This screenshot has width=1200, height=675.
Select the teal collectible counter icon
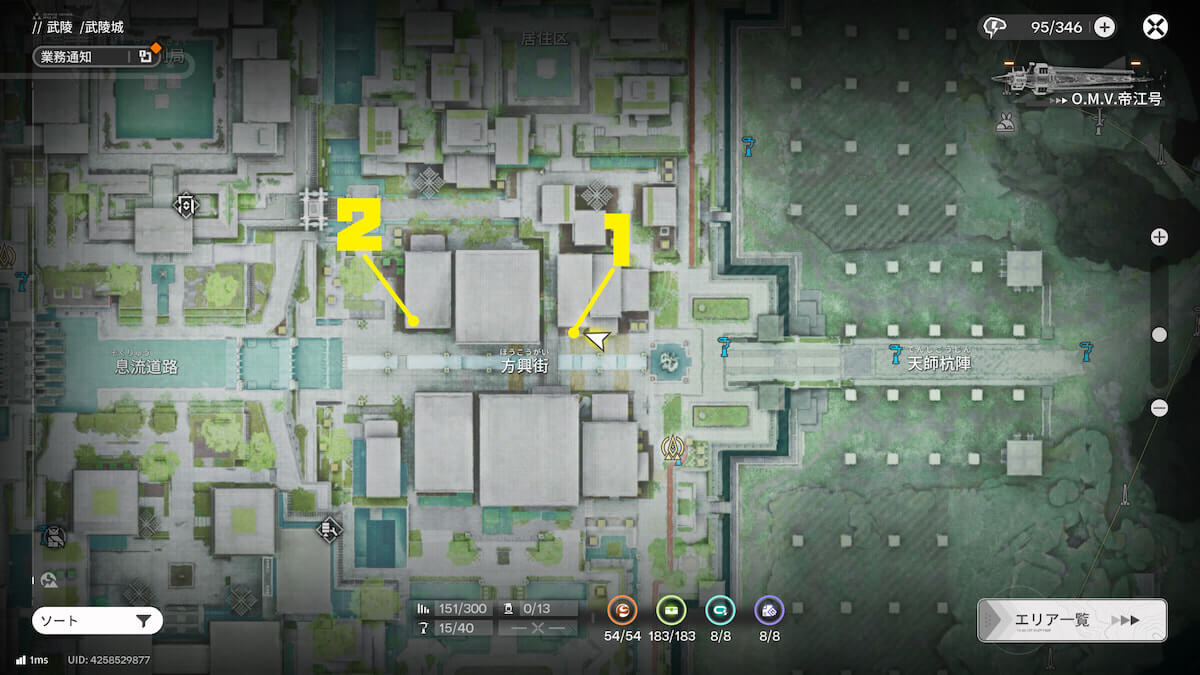coord(720,610)
